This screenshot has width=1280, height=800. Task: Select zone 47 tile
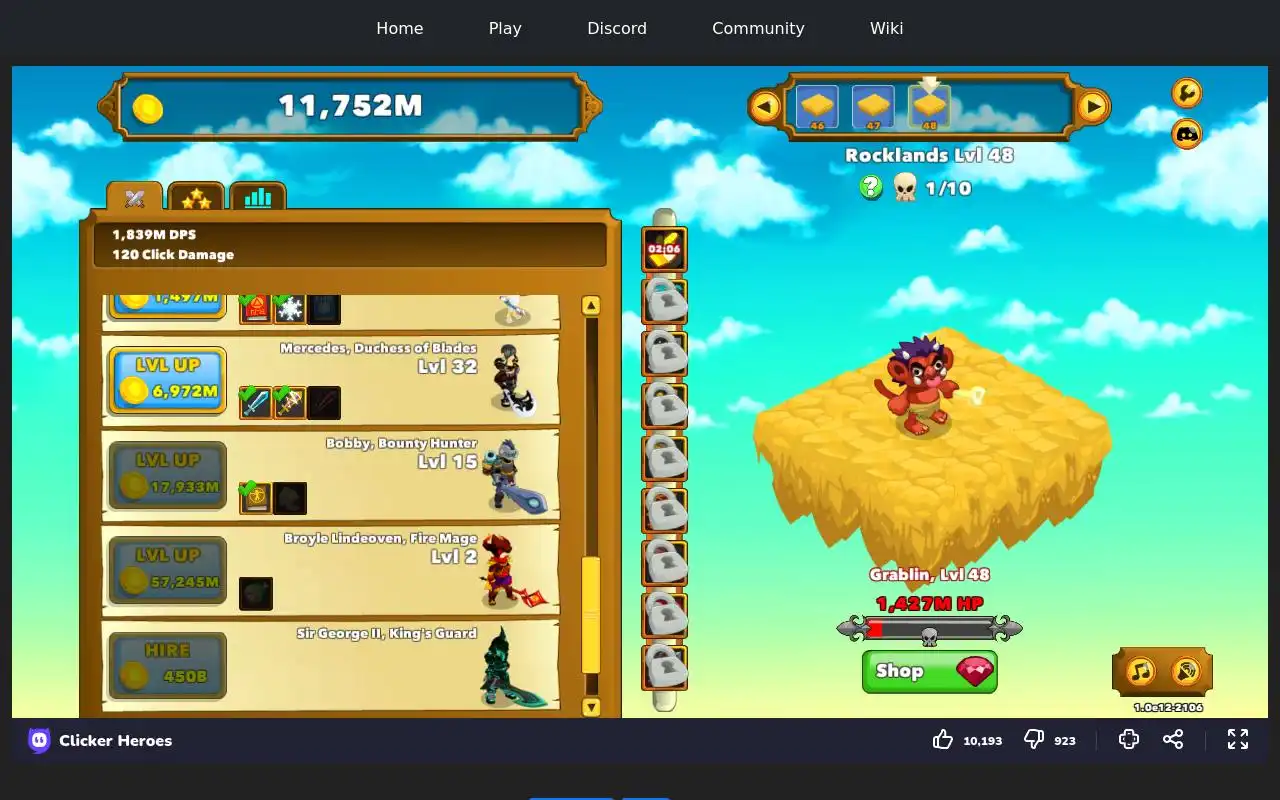(x=873, y=107)
